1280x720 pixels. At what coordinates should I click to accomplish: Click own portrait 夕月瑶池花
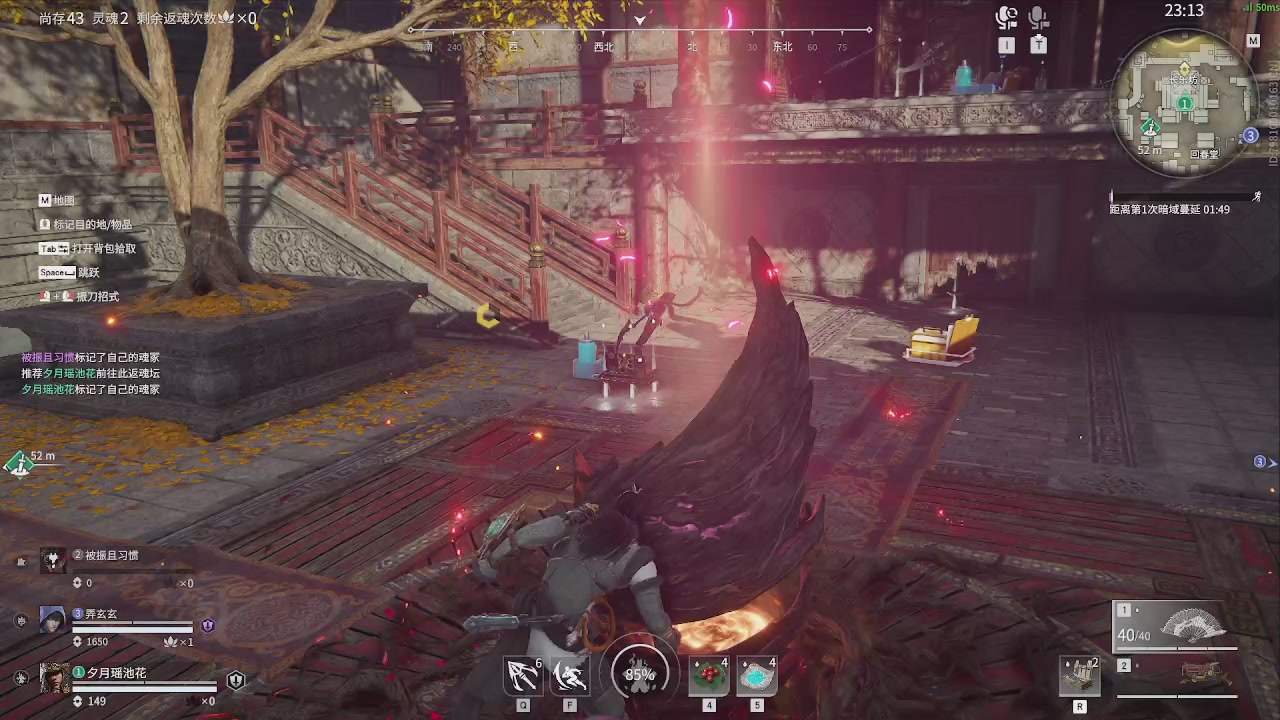coord(54,679)
